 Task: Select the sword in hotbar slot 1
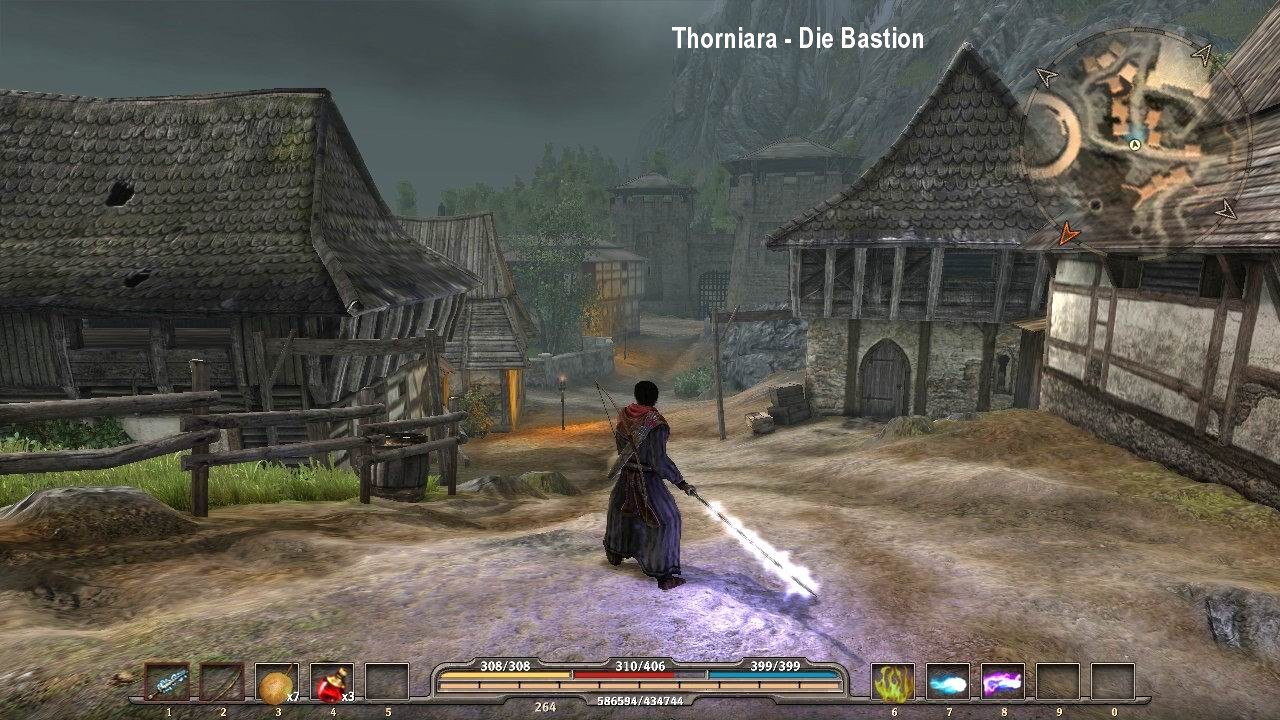[167, 682]
